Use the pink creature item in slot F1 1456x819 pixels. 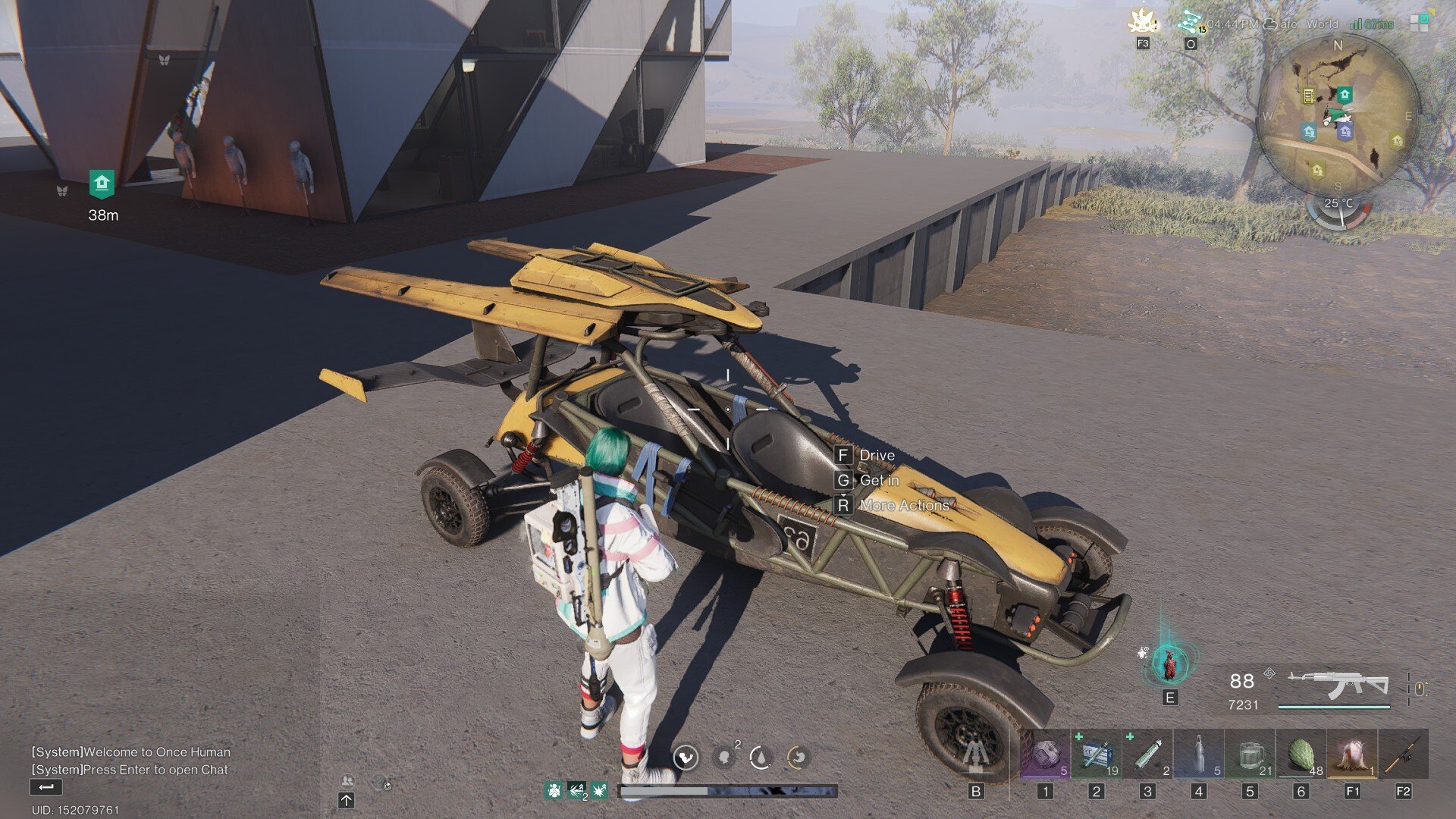coord(1352,755)
